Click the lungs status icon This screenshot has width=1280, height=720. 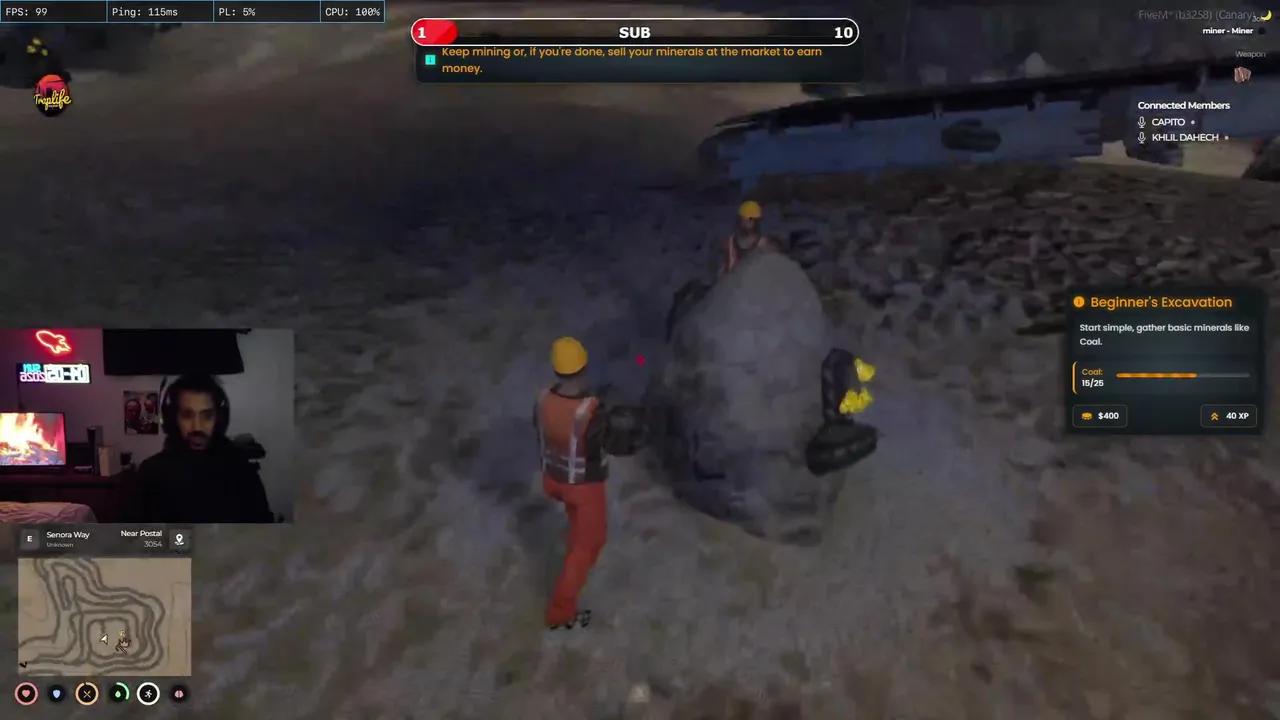tap(178, 693)
